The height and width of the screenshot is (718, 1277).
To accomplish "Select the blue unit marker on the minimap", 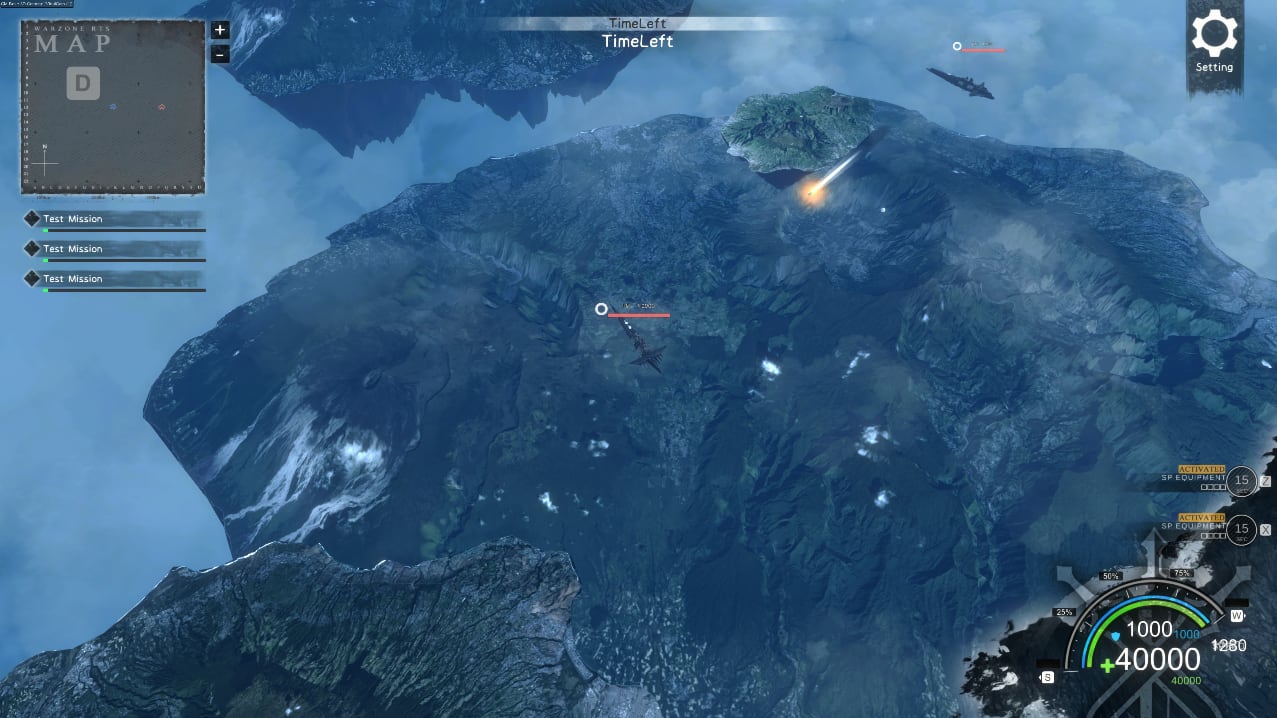I will click(113, 106).
